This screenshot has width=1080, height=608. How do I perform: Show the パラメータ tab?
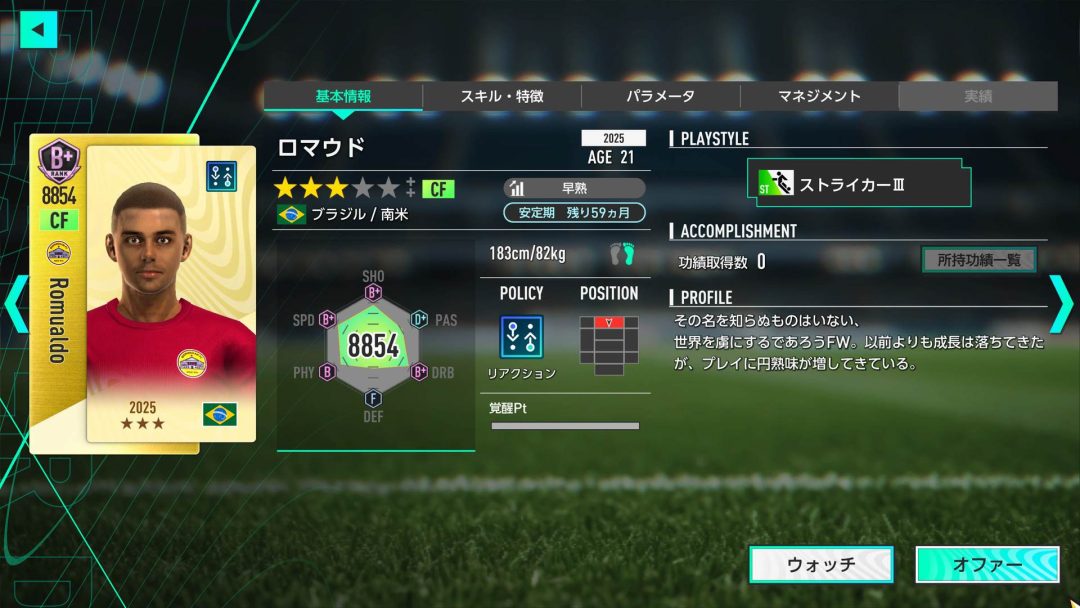660,96
